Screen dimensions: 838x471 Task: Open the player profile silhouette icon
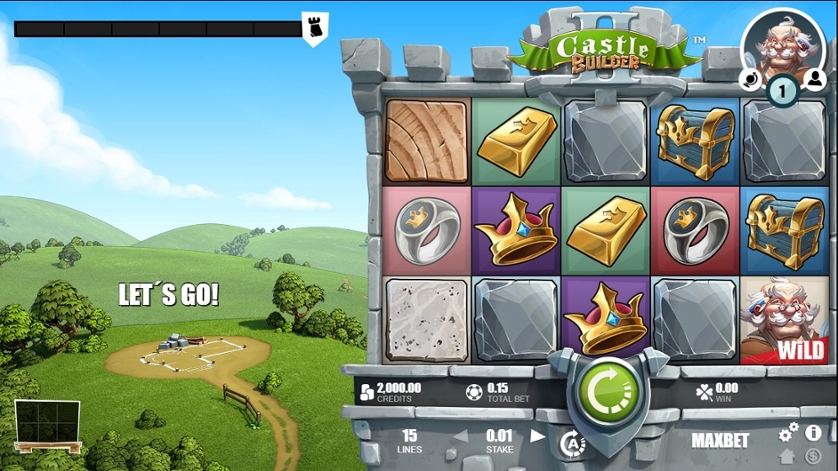[814, 78]
